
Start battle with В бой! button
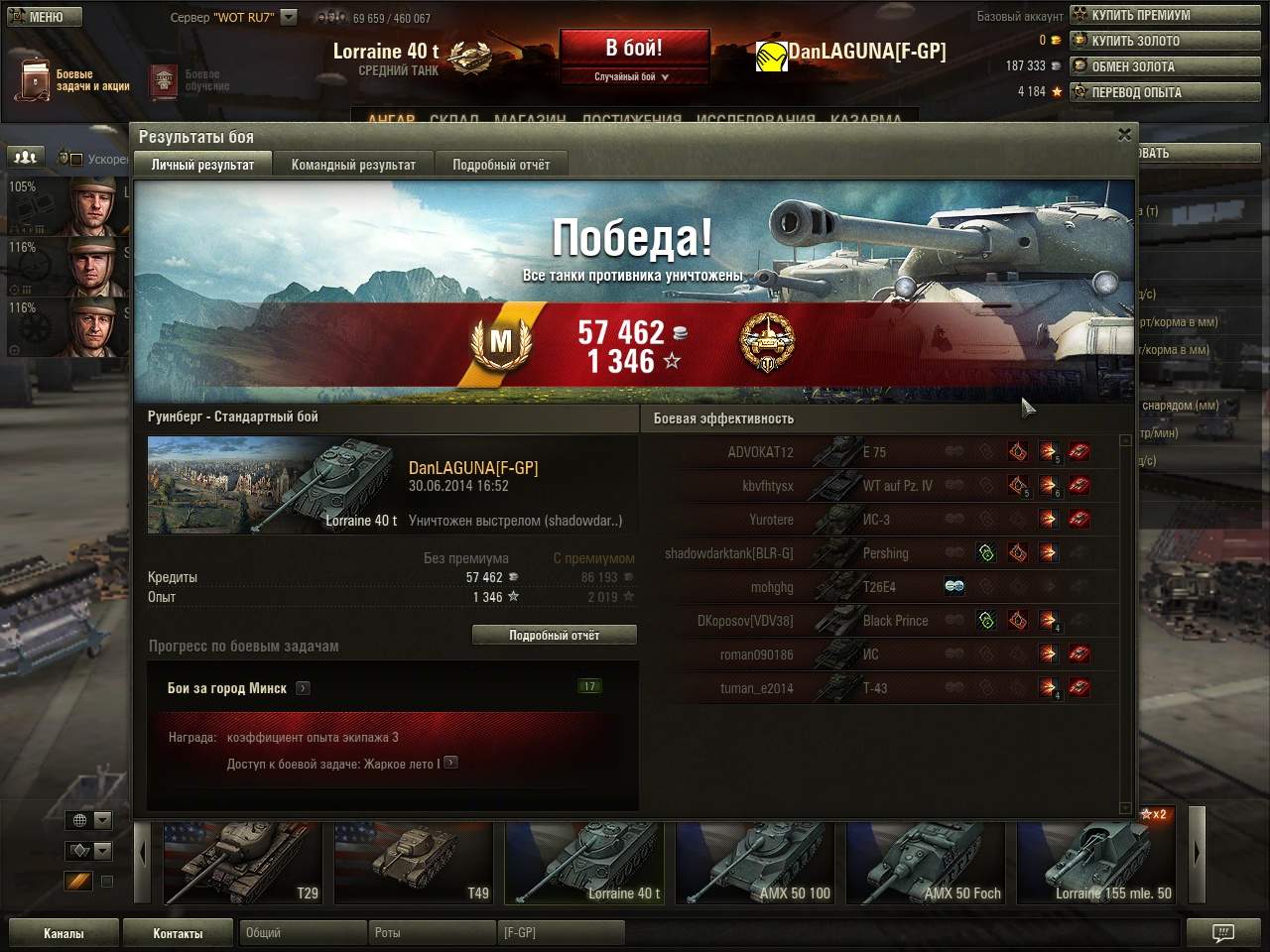634,49
